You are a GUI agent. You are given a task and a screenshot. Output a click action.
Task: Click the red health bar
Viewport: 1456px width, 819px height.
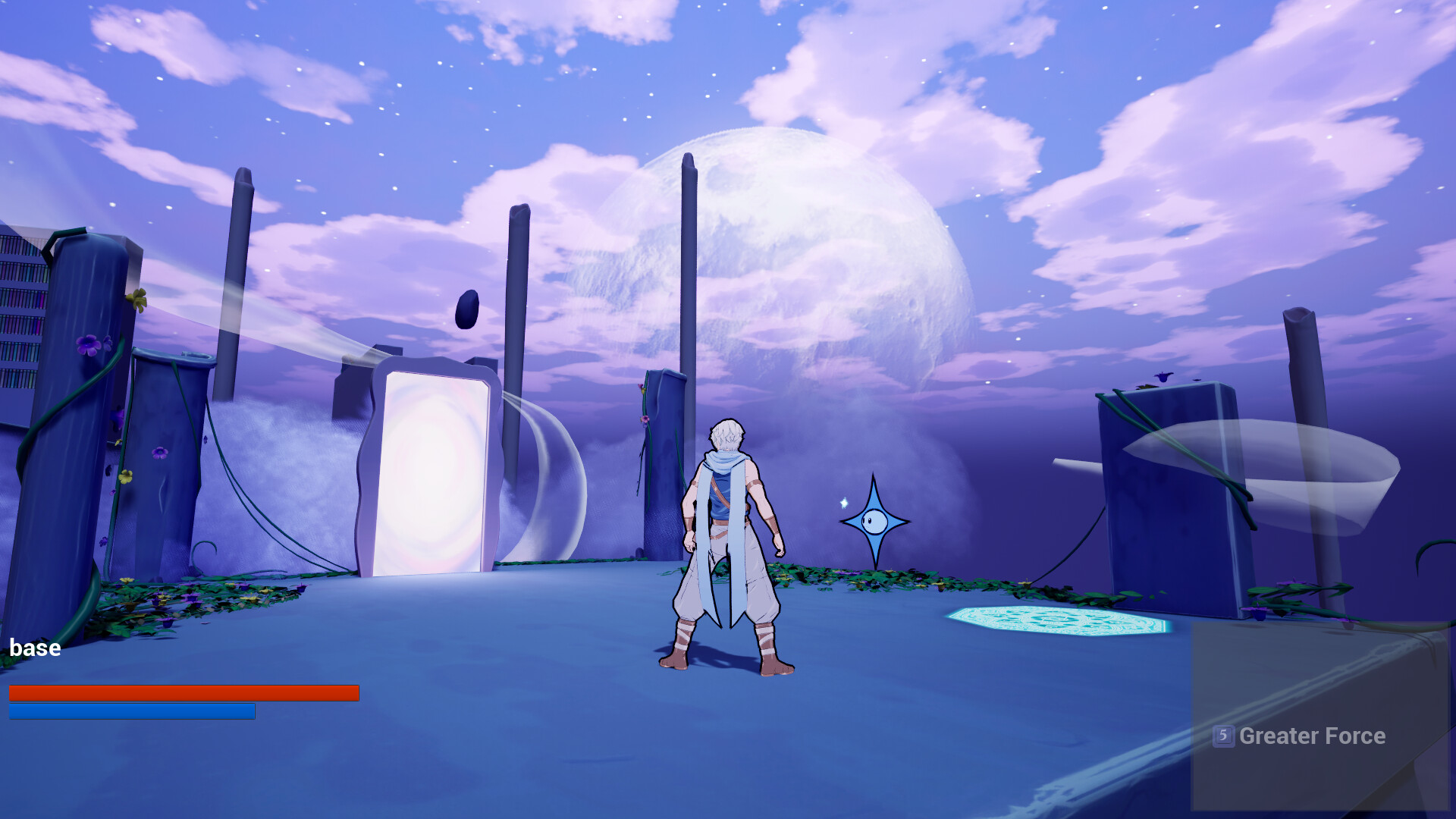182,692
